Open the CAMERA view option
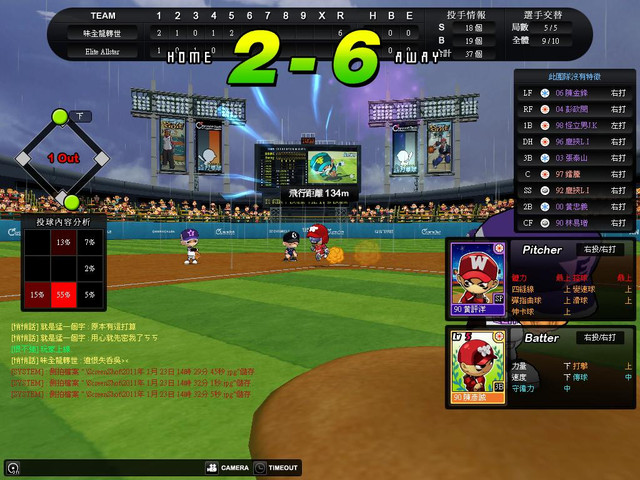 (227, 467)
